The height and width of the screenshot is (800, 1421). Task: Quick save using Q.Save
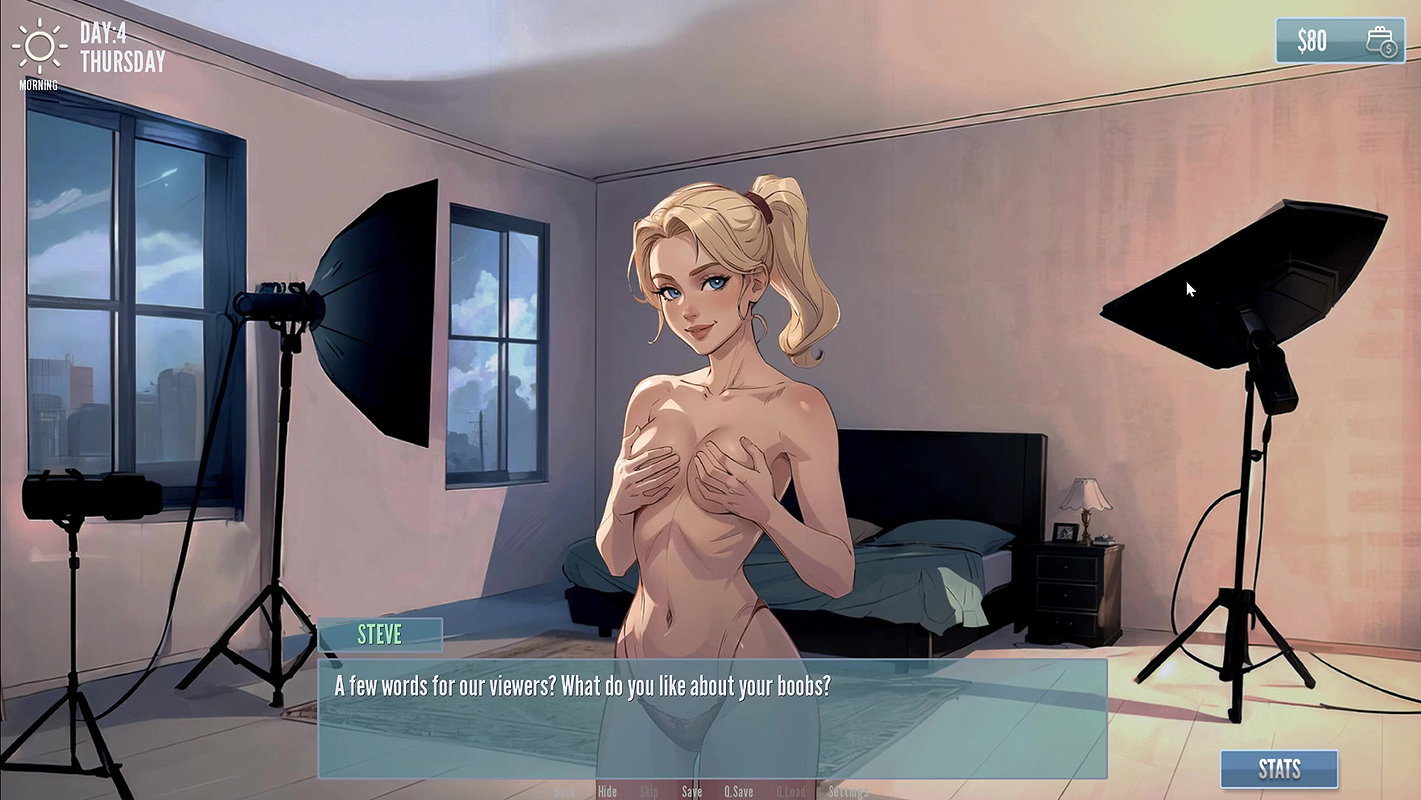point(738,790)
